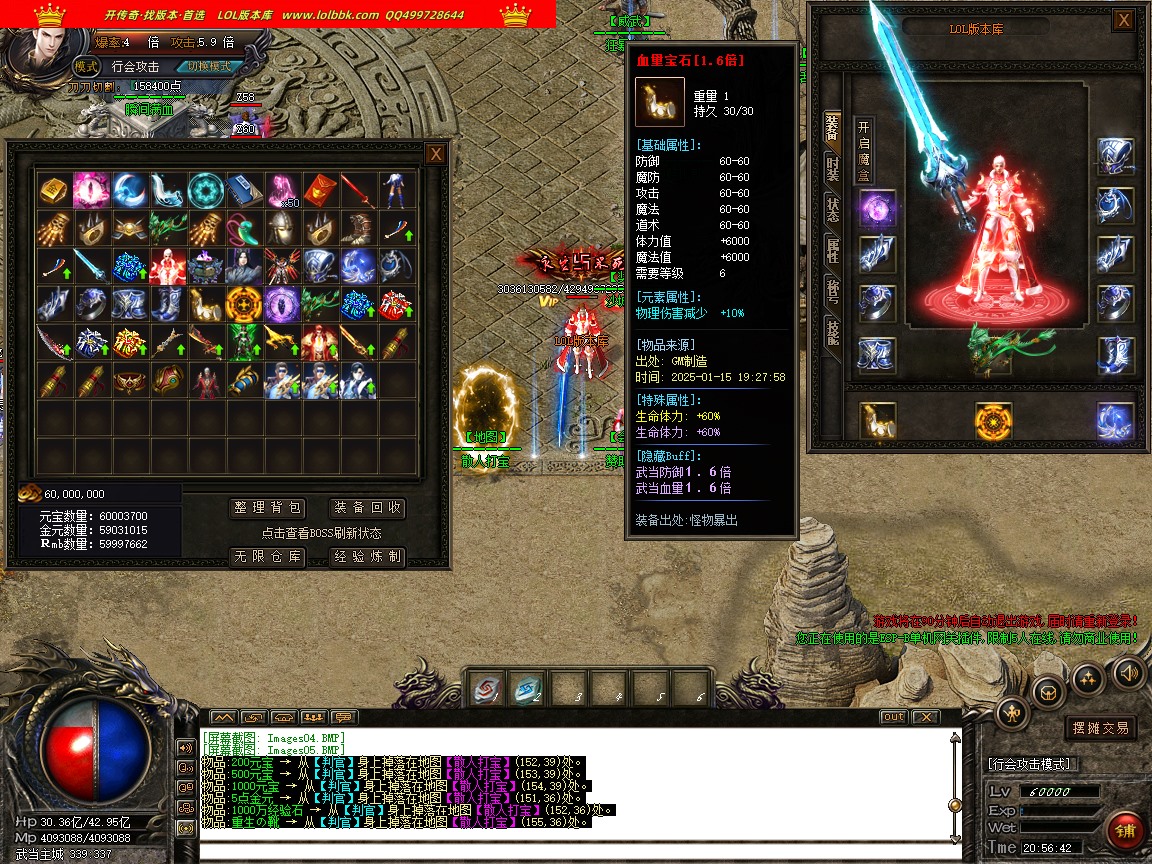Click the 切换模式 switch mode button
Viewport: 1152px width, 864px height.
pos(208,66)
